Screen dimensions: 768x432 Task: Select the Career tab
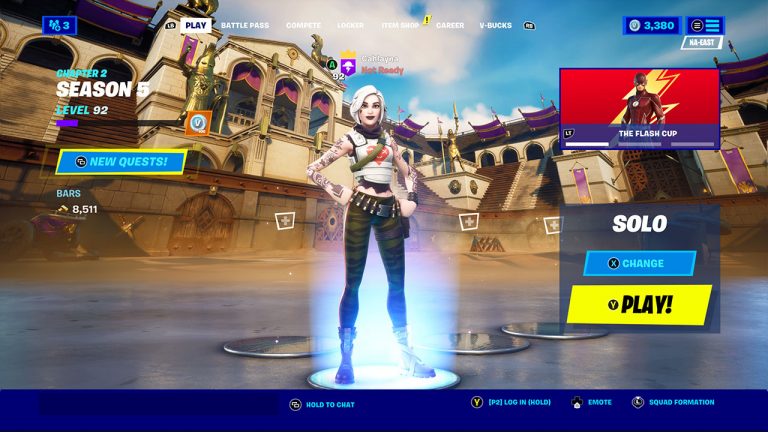point(450,25)
